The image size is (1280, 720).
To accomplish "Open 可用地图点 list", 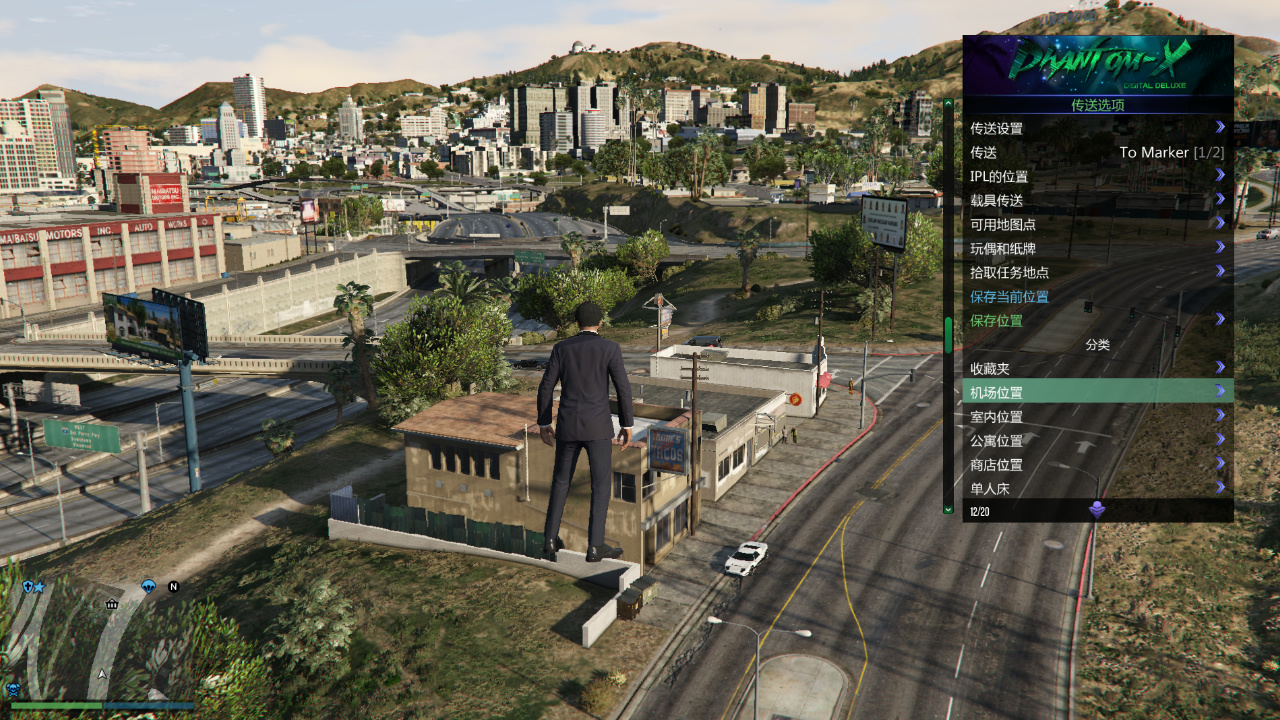I will pos(1097,224).
